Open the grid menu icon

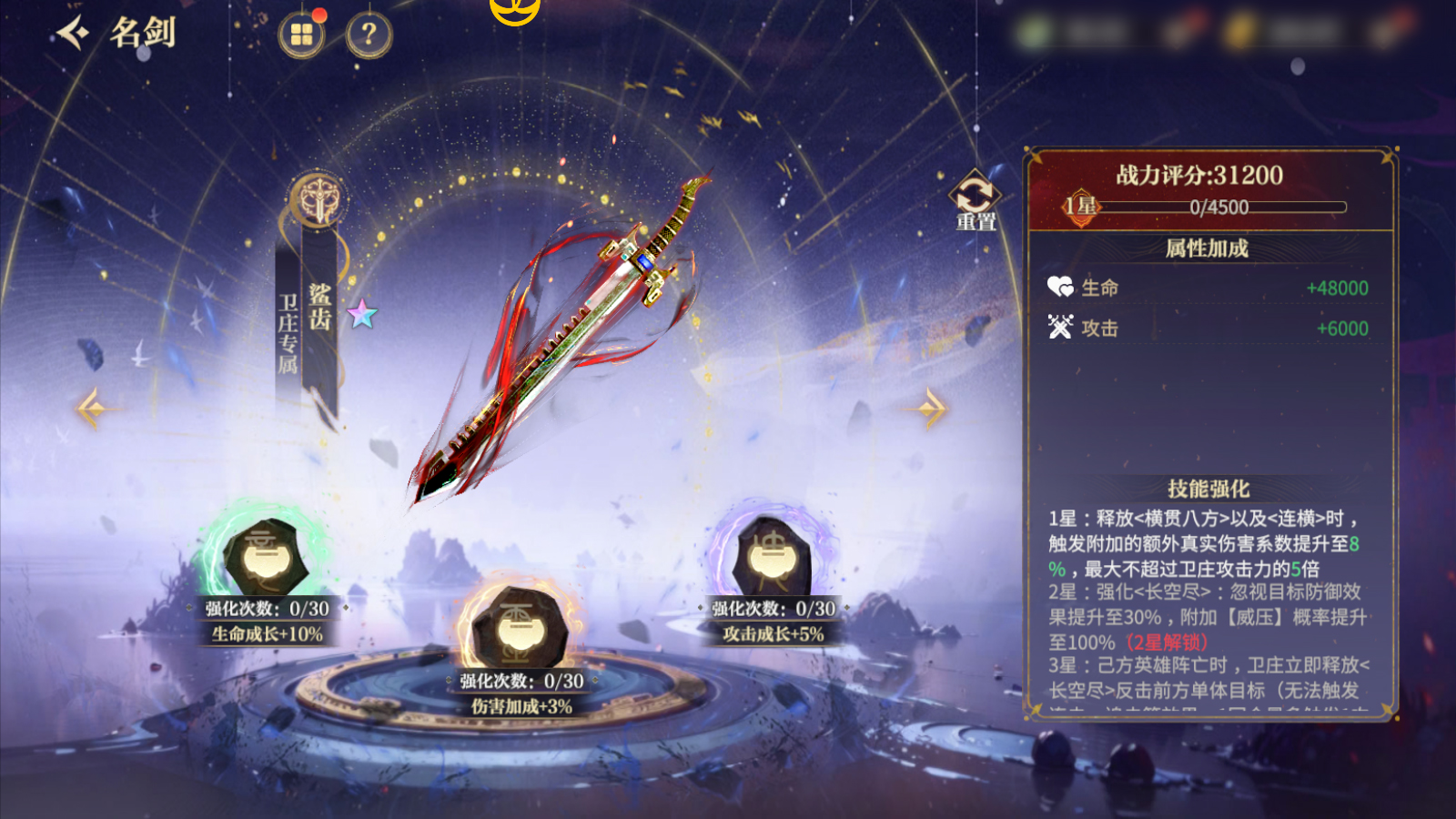point(301,35)
